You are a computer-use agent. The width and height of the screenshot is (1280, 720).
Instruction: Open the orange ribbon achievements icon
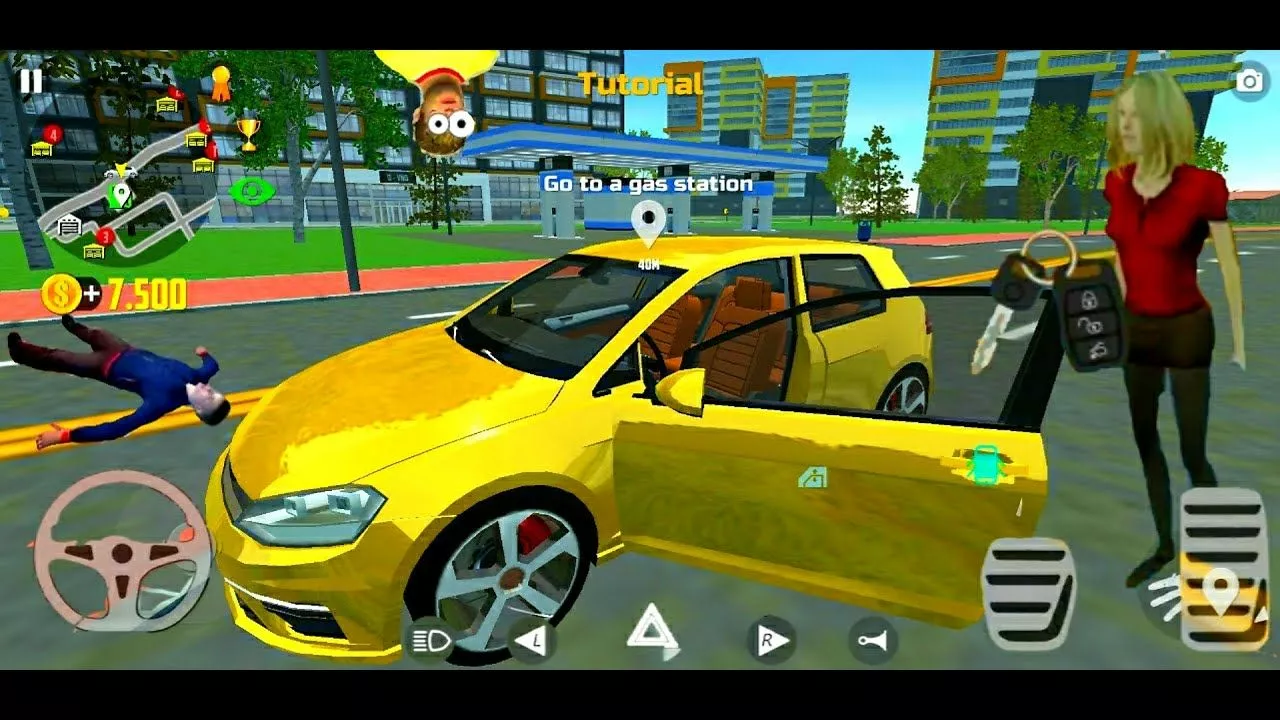[220, 82]
